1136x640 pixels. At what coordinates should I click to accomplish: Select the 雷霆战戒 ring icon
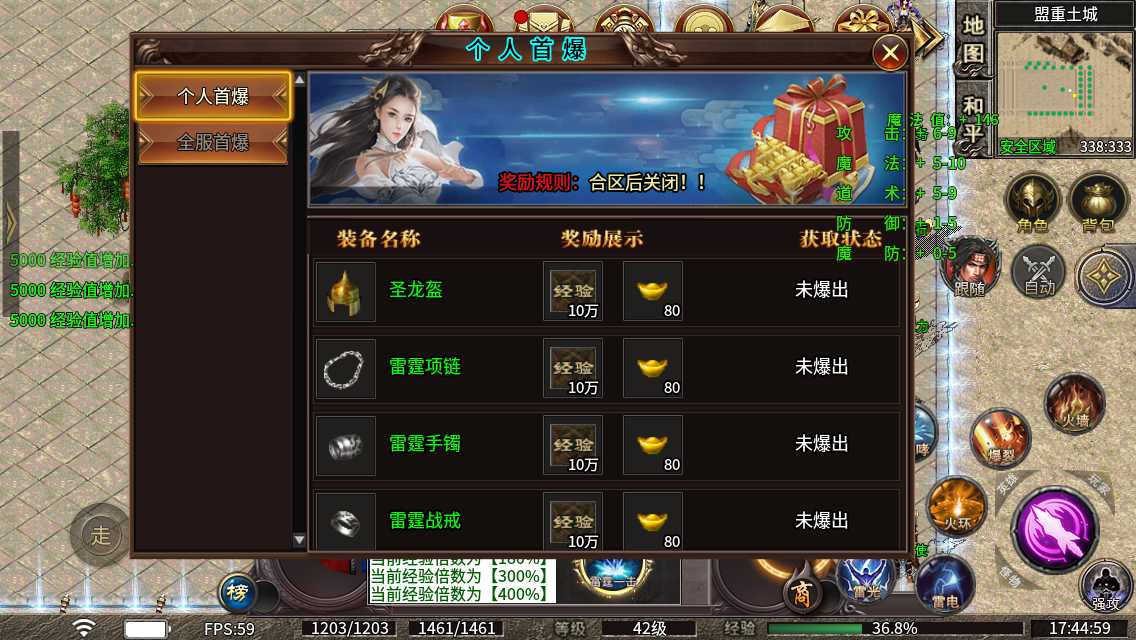(x=346, y=519)
